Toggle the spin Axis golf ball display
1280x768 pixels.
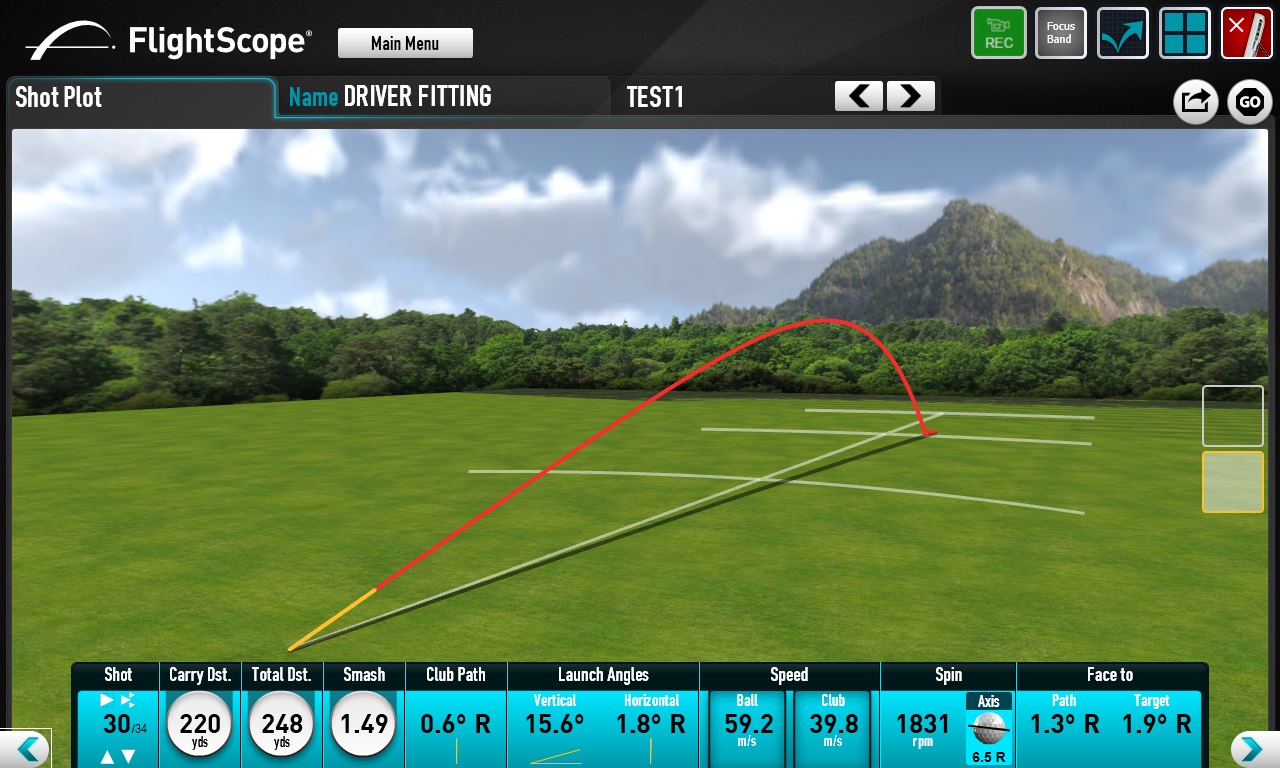(988, 728)
